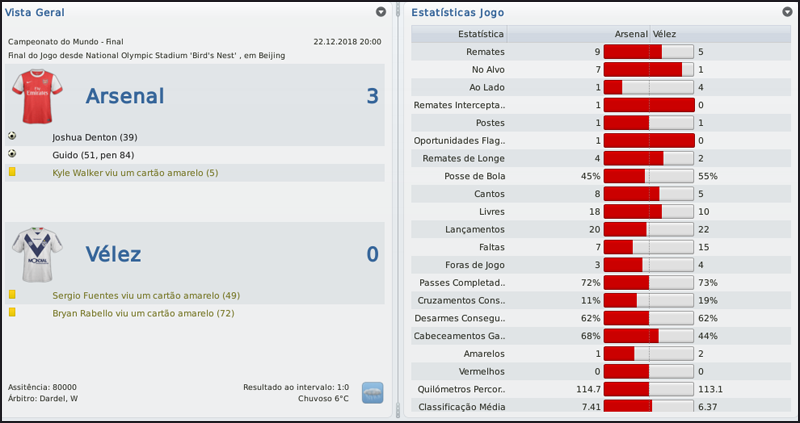Open goalscorer Joshua Denton's entry
This screenshot has width=800, height=423.
(94, 137)
